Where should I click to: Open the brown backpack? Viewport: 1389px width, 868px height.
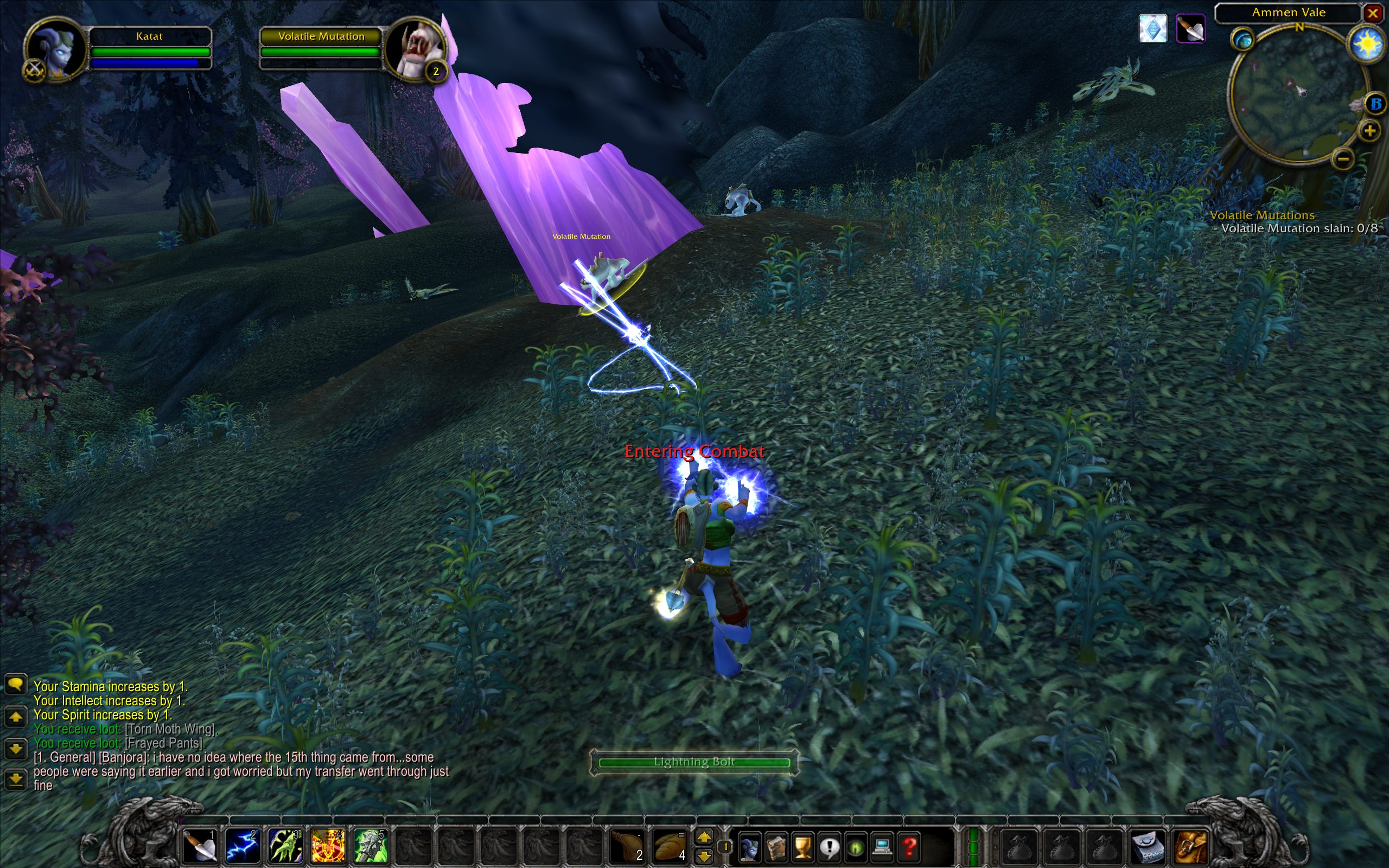(x=1191, y=846)
